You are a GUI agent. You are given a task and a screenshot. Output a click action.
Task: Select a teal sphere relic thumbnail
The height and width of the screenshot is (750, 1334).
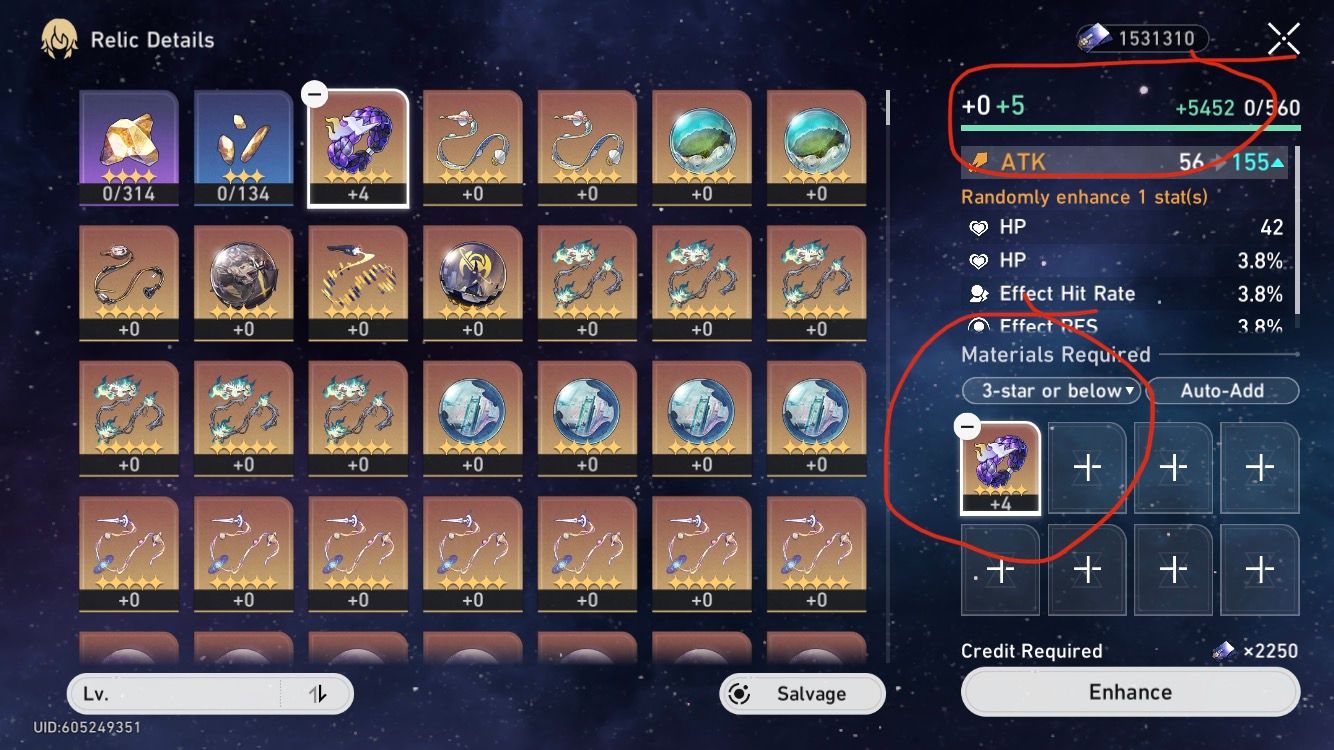tap(701, 140)
